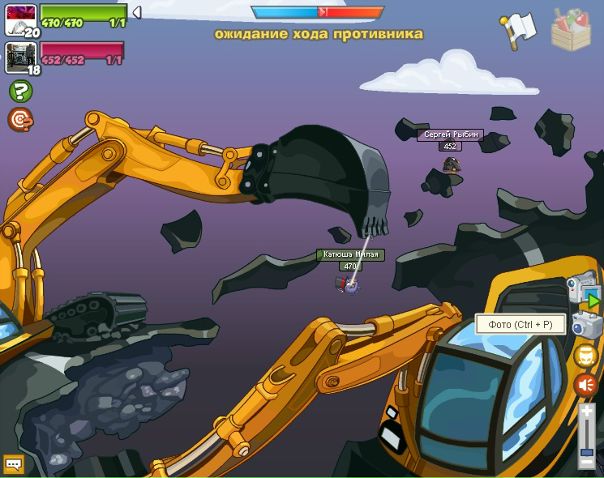This screenshot has width=604, height=478.
Task: Open the weapons crate
Action: 571,29
